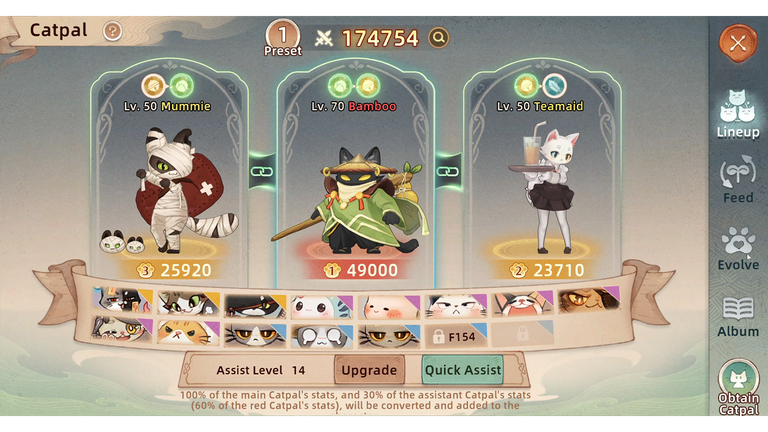Open the Feed tab
The image size is (768, 432).
[x=738, y=180]
